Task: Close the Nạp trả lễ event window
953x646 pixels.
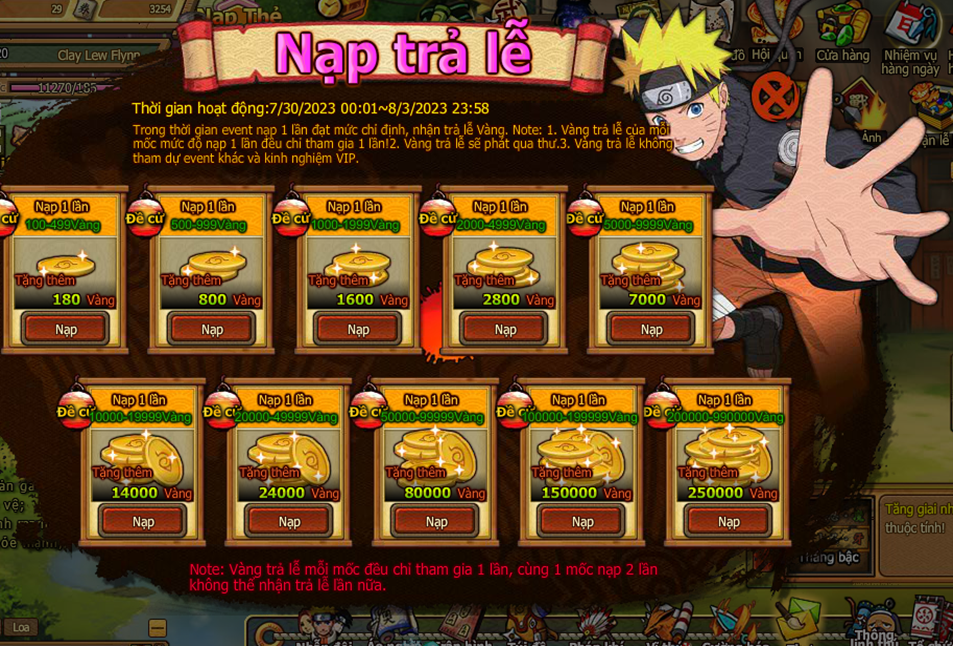Action: pyautogui.click(x=775, y=97)
